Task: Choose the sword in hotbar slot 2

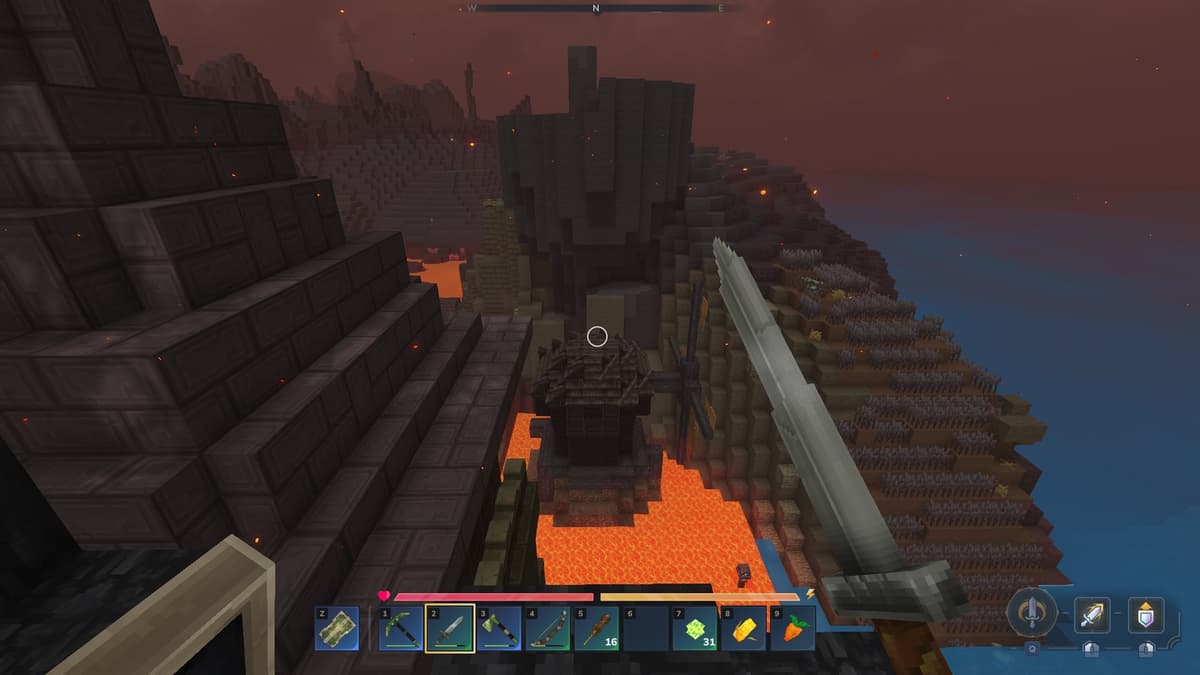Action: click(450, 629)
